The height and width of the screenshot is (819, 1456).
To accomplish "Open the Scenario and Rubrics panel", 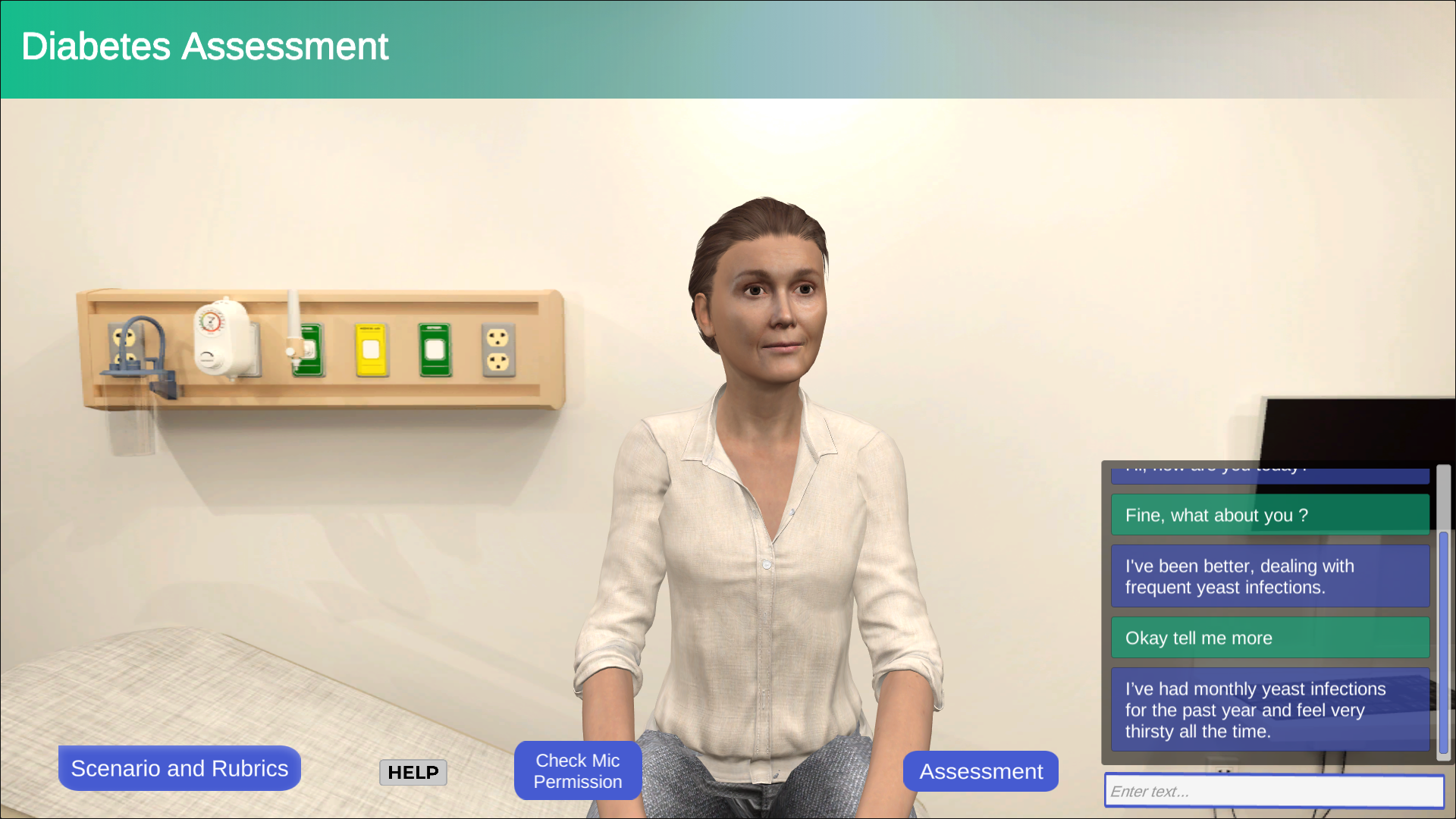I will [179, 767].
